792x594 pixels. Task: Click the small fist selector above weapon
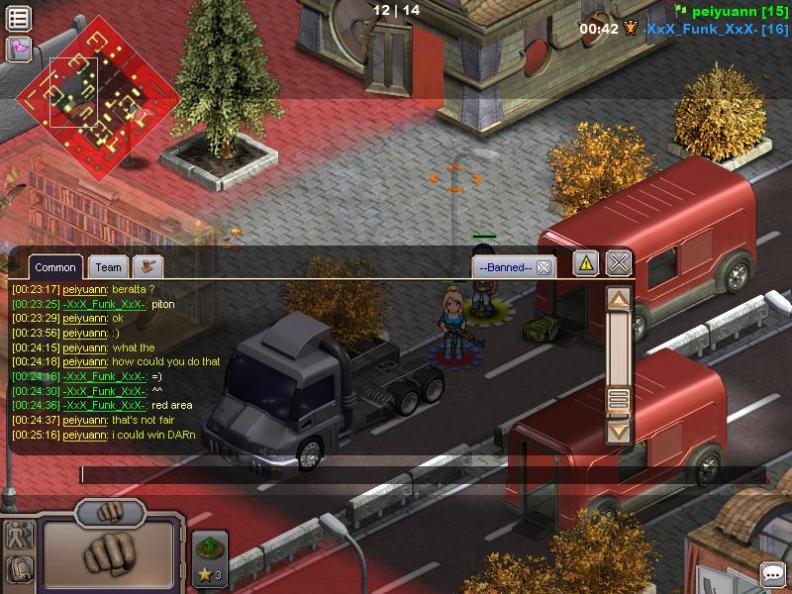click(x=111, y=510)
